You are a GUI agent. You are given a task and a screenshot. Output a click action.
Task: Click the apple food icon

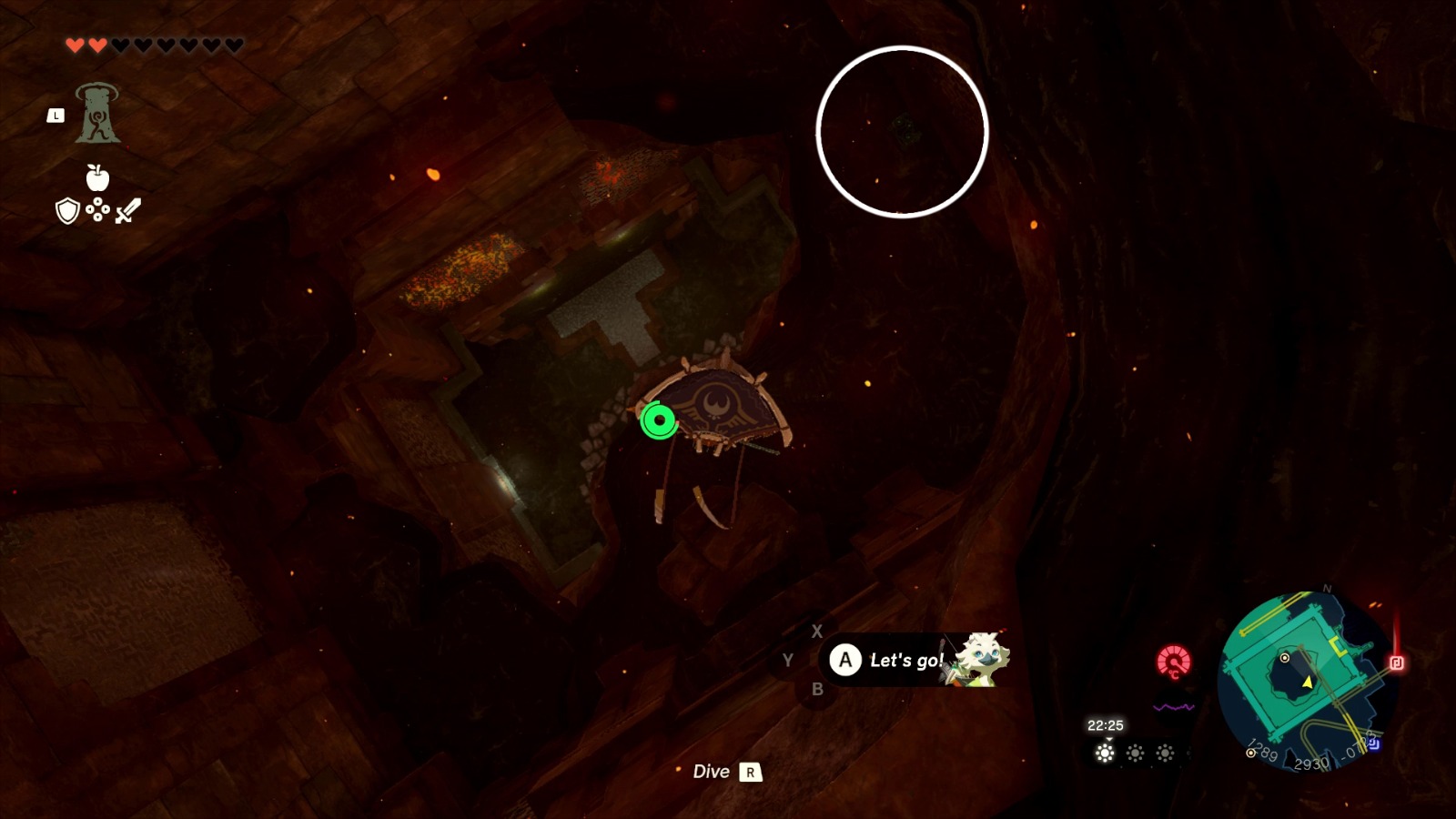(96, 177)
